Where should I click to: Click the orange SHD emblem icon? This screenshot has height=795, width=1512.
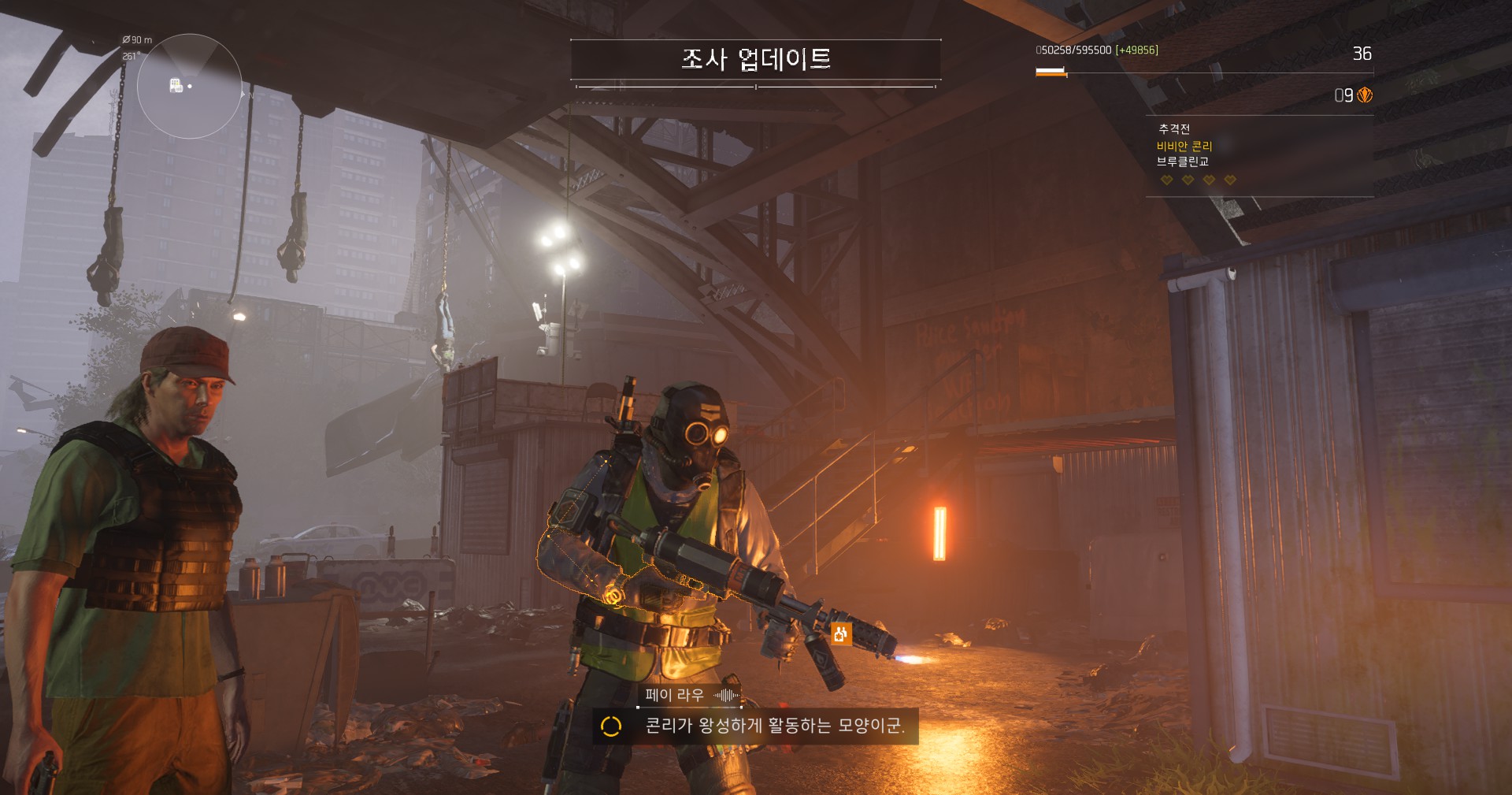[x=1365, y=95]
